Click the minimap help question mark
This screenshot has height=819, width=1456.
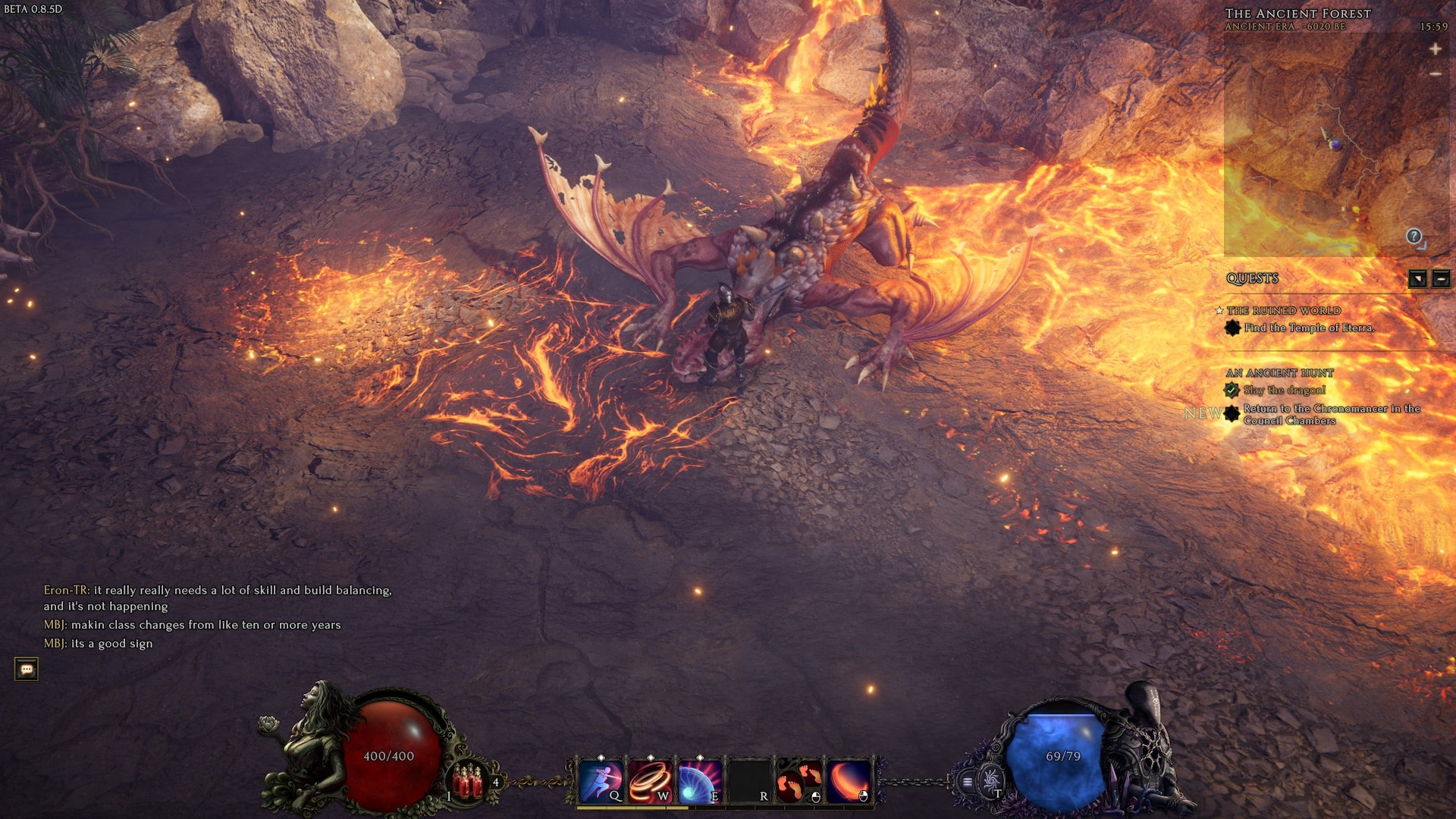pyautogui.click(x=1414, y=236)
